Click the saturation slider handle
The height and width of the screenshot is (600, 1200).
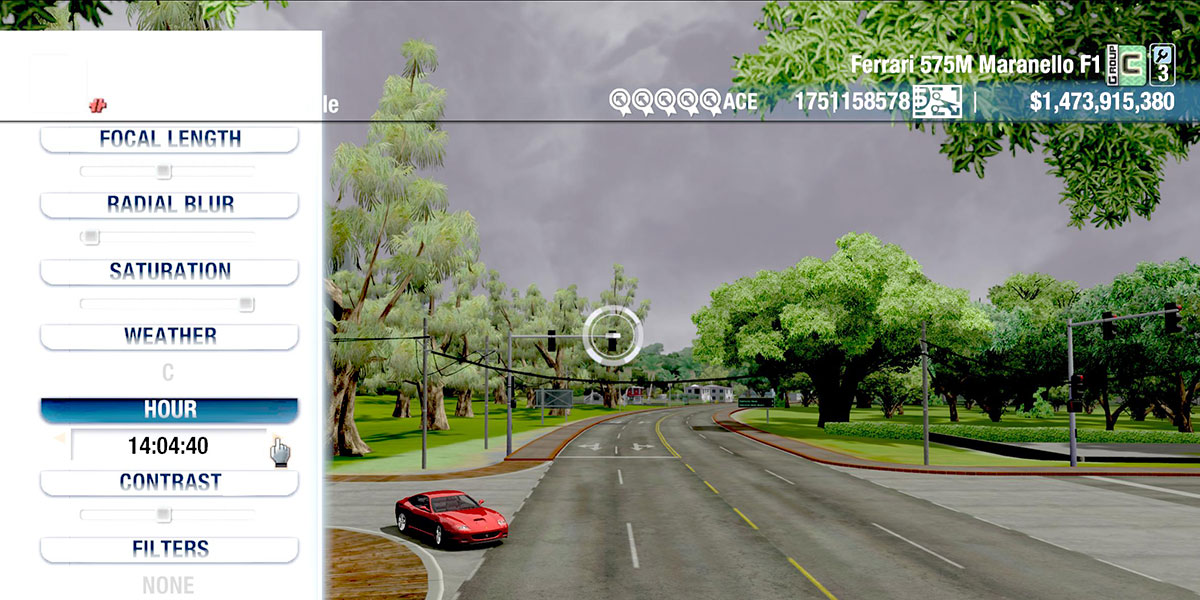tap(246, 304)
